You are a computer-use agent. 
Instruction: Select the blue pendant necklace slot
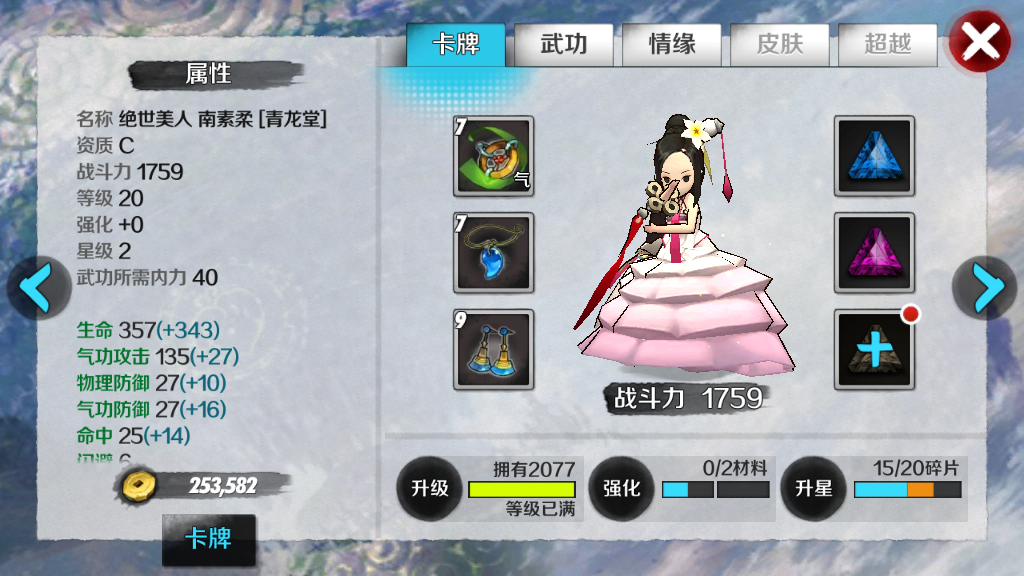(x=494, y=252)
